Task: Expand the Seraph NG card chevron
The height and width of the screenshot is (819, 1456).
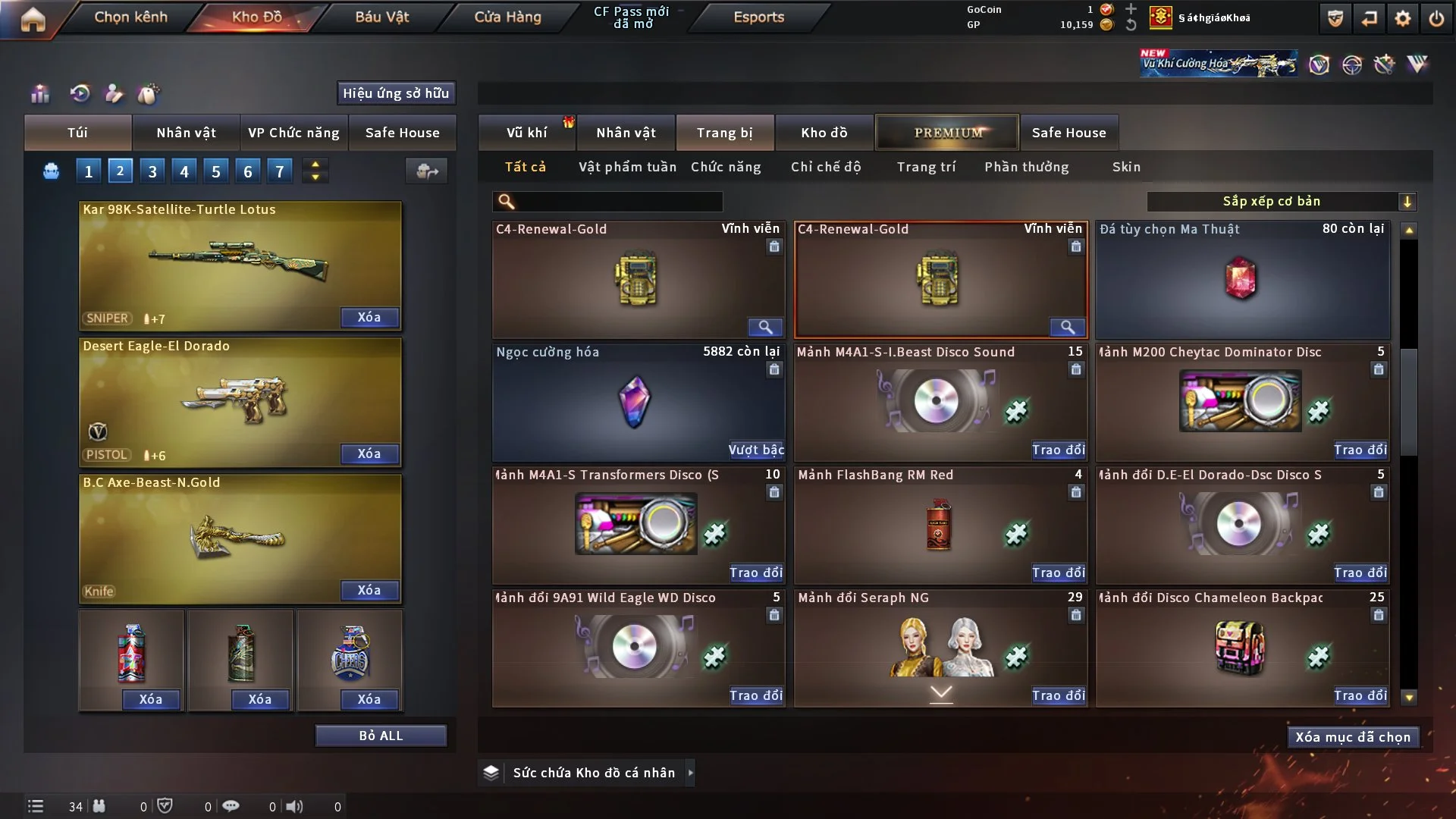Action: click(940, 693)
